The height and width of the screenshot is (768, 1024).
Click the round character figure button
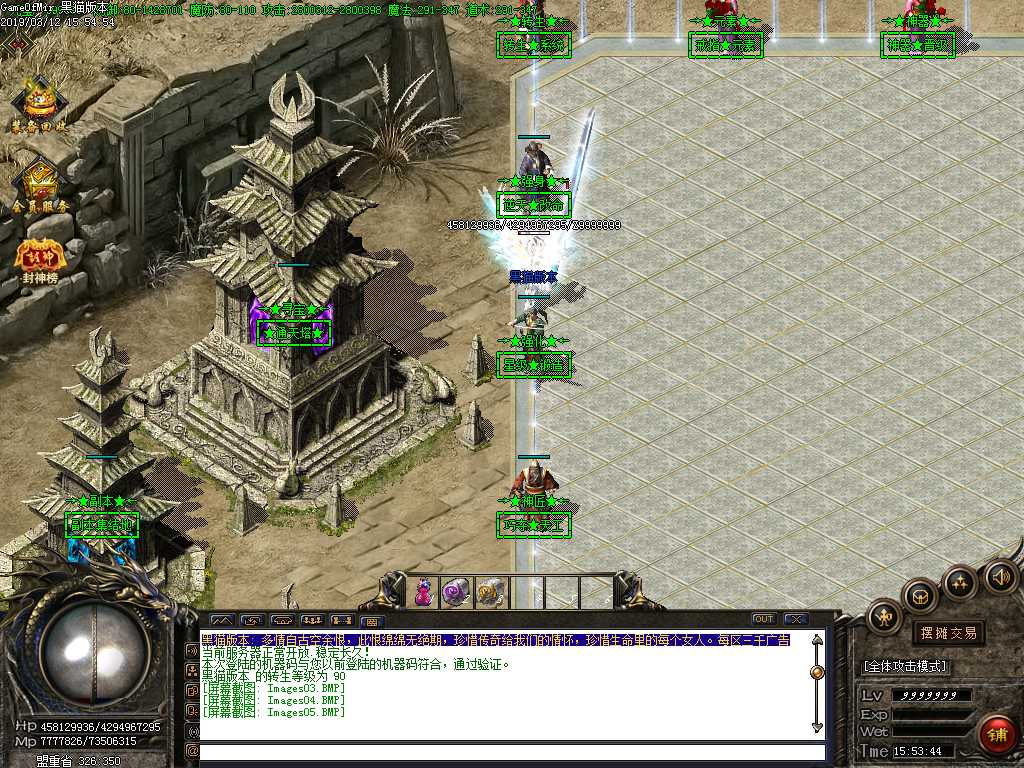[884, 617]
